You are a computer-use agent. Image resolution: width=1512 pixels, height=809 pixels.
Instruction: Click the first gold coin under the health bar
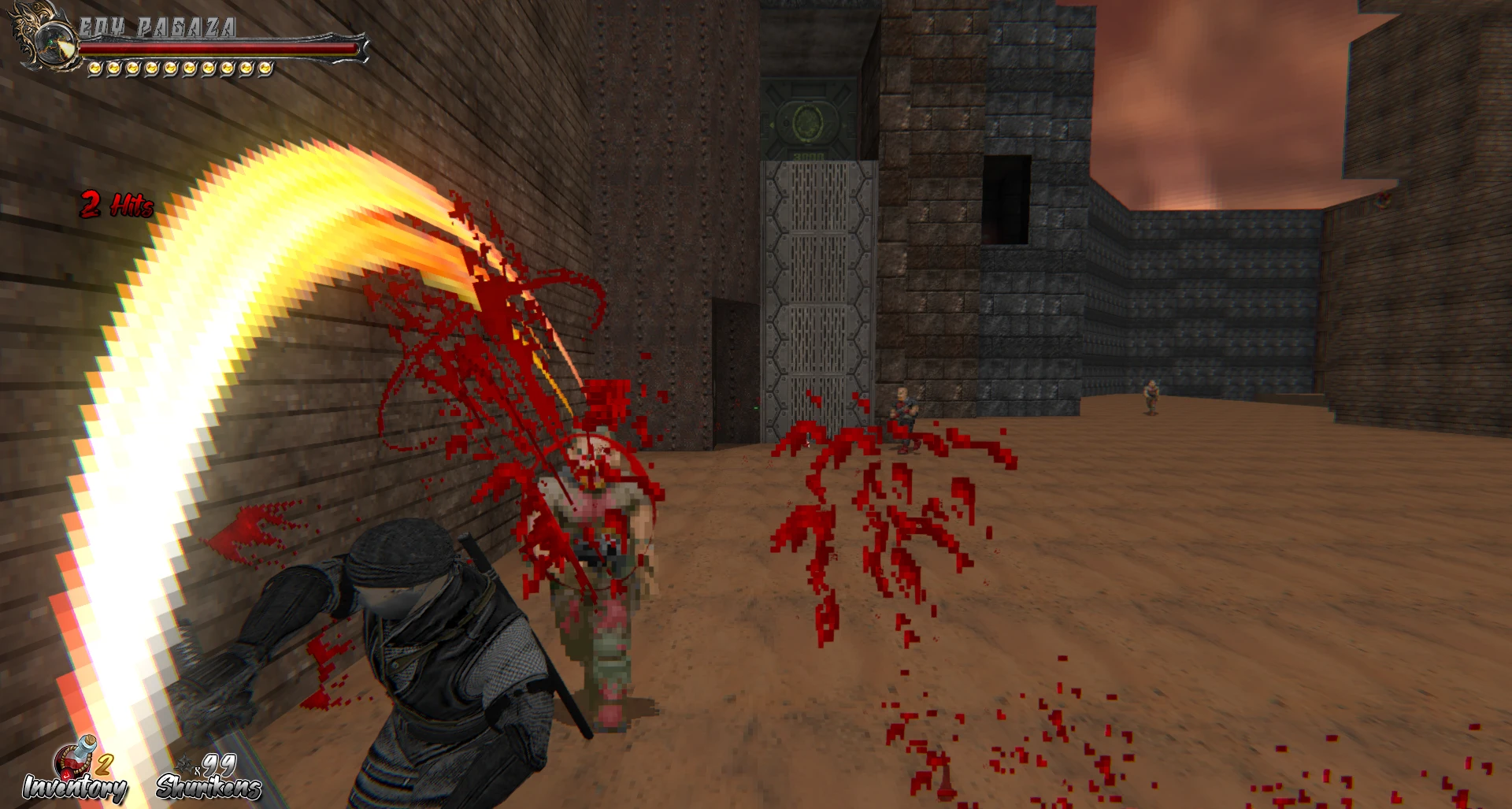pos(94,66)
